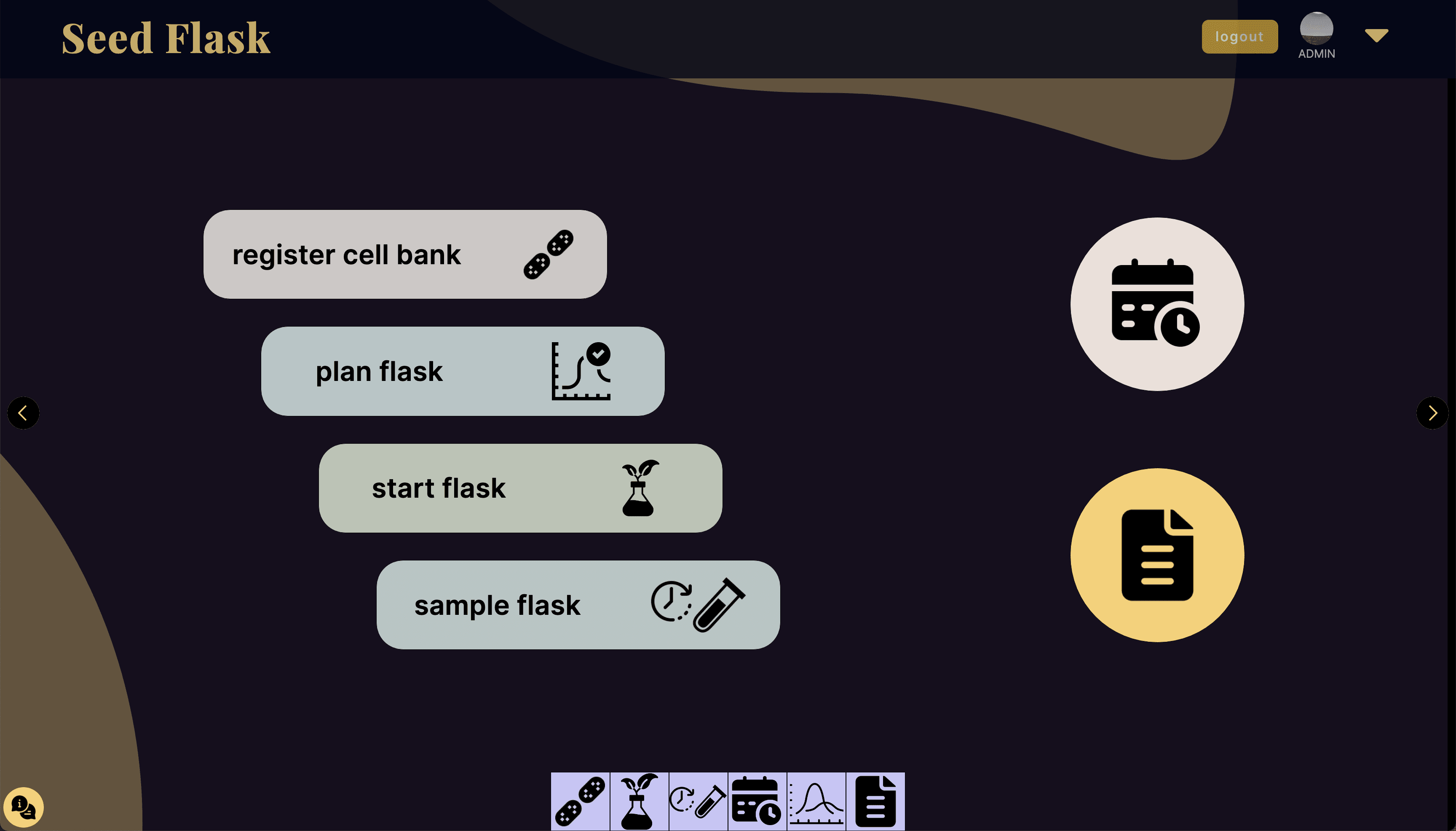Select the plan flask card

point(462,371)
